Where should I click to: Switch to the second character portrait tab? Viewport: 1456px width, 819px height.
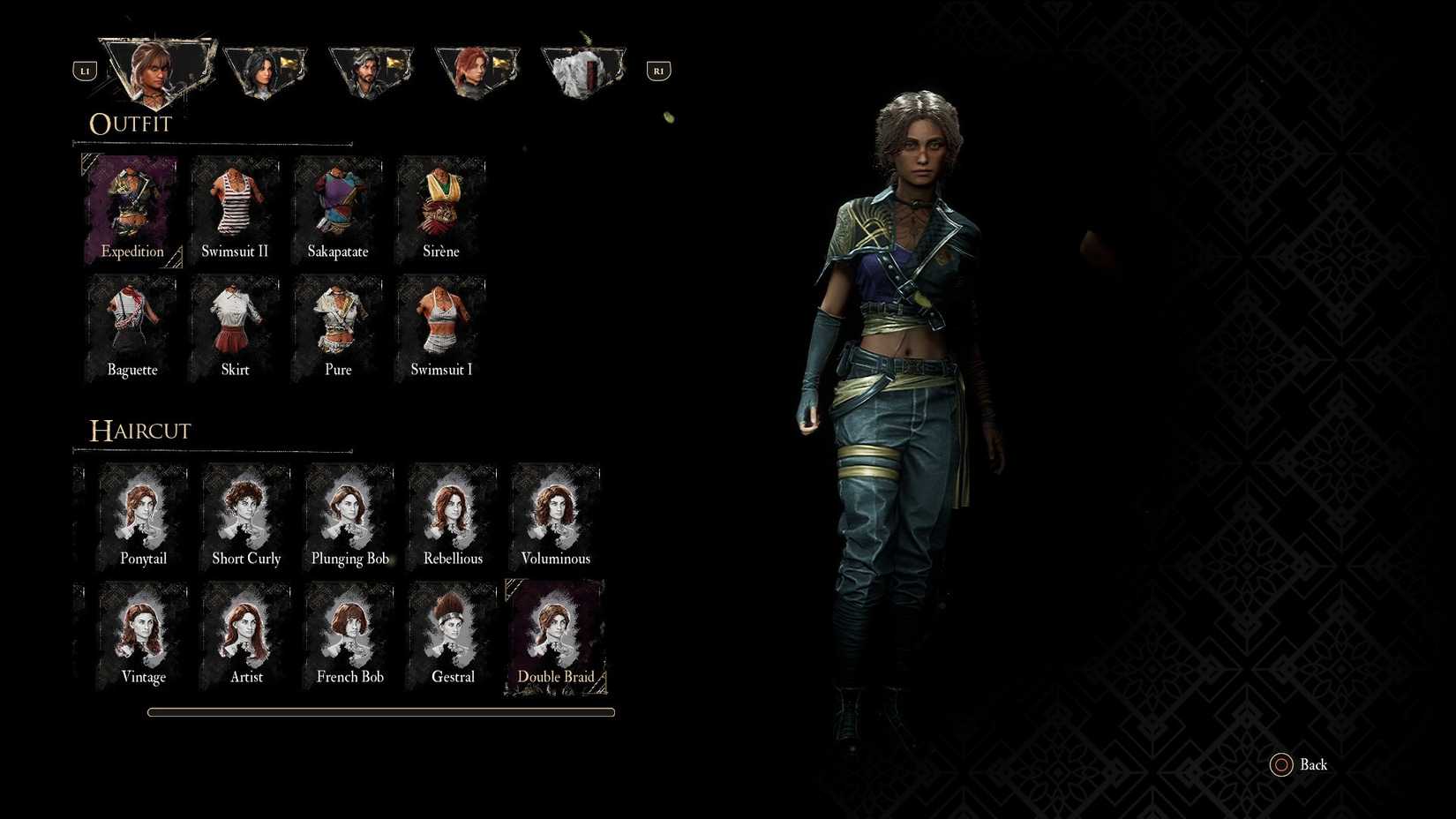coord(265,71)
